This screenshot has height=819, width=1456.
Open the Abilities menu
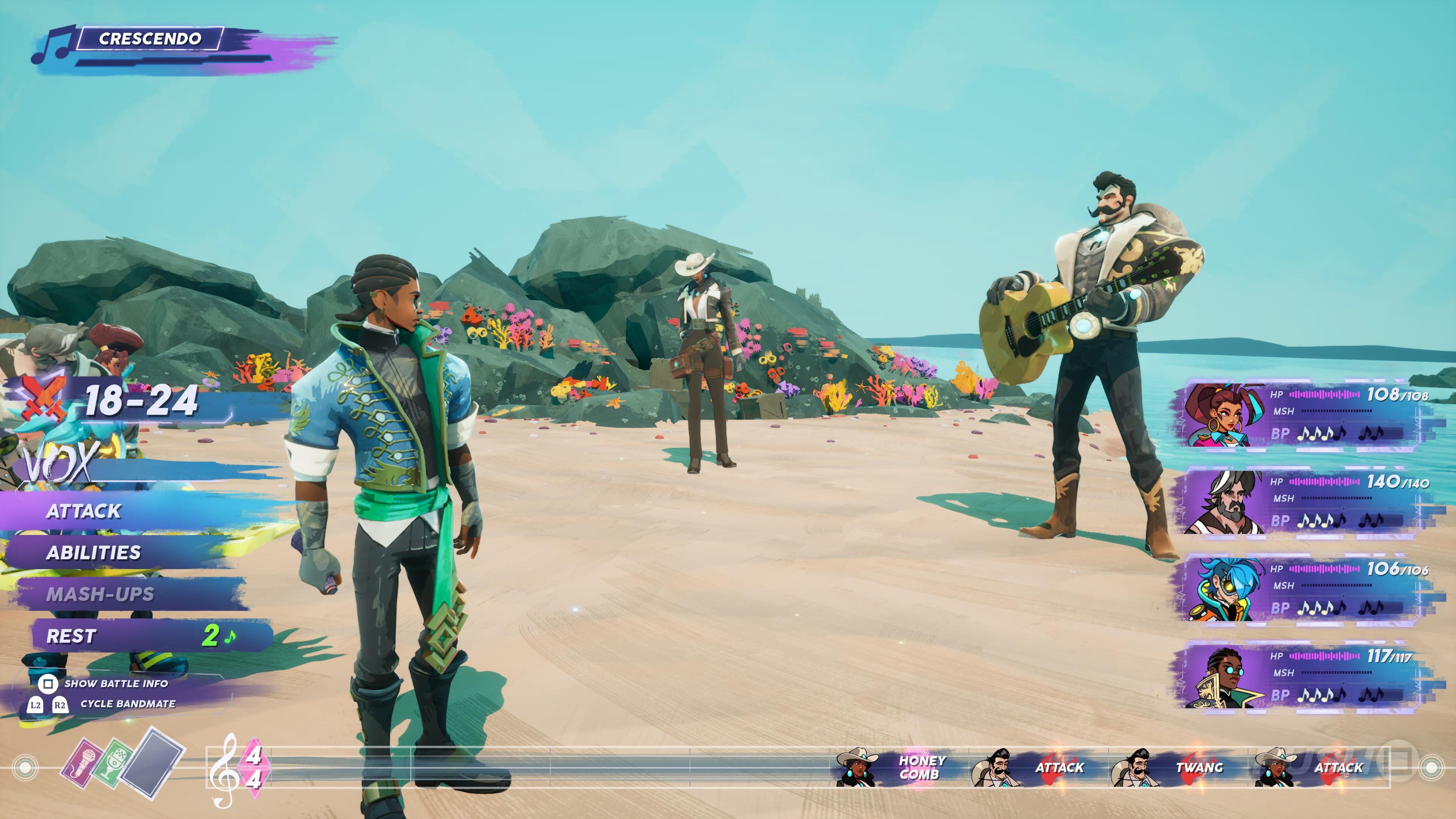pyautogui.click(x=94, y=553)
